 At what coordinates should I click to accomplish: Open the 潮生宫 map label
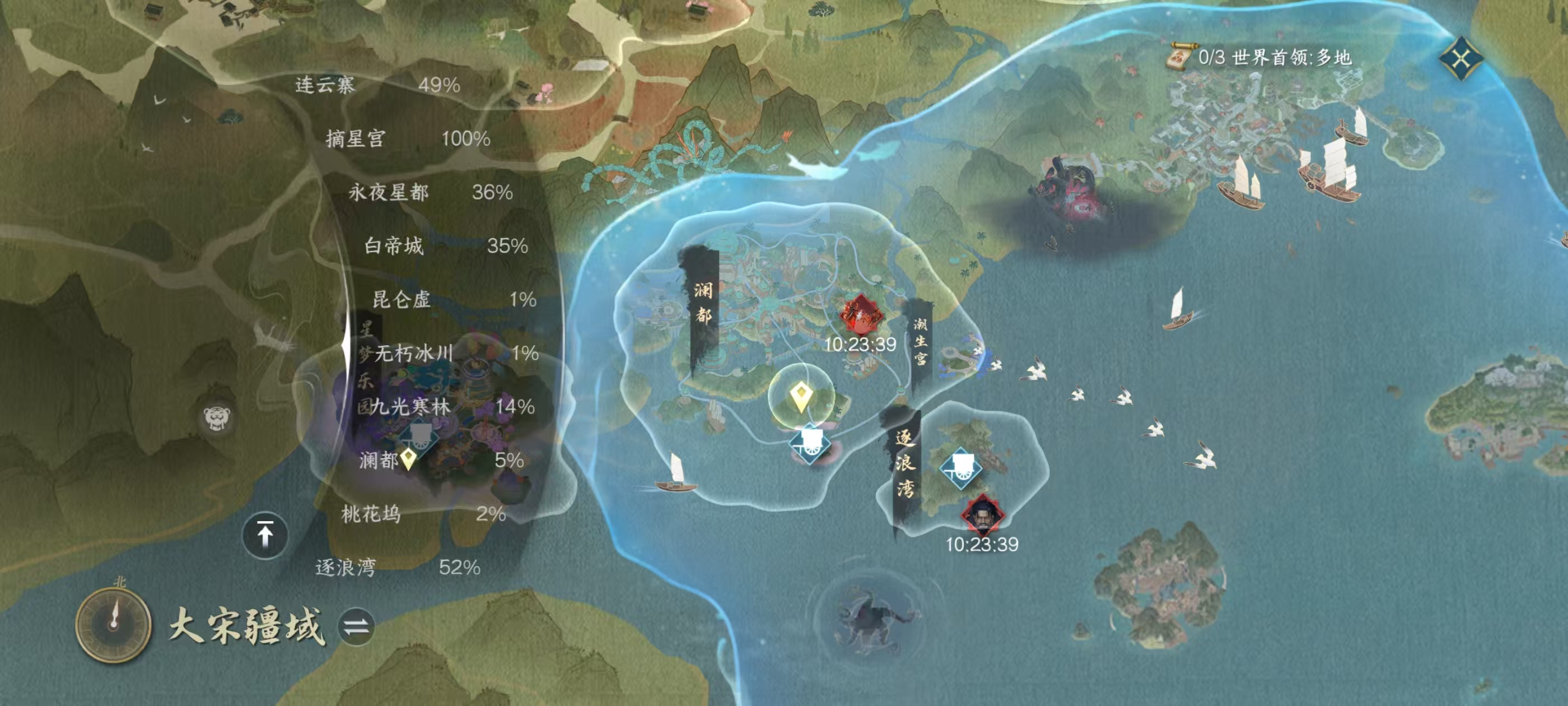coord(920,341)
